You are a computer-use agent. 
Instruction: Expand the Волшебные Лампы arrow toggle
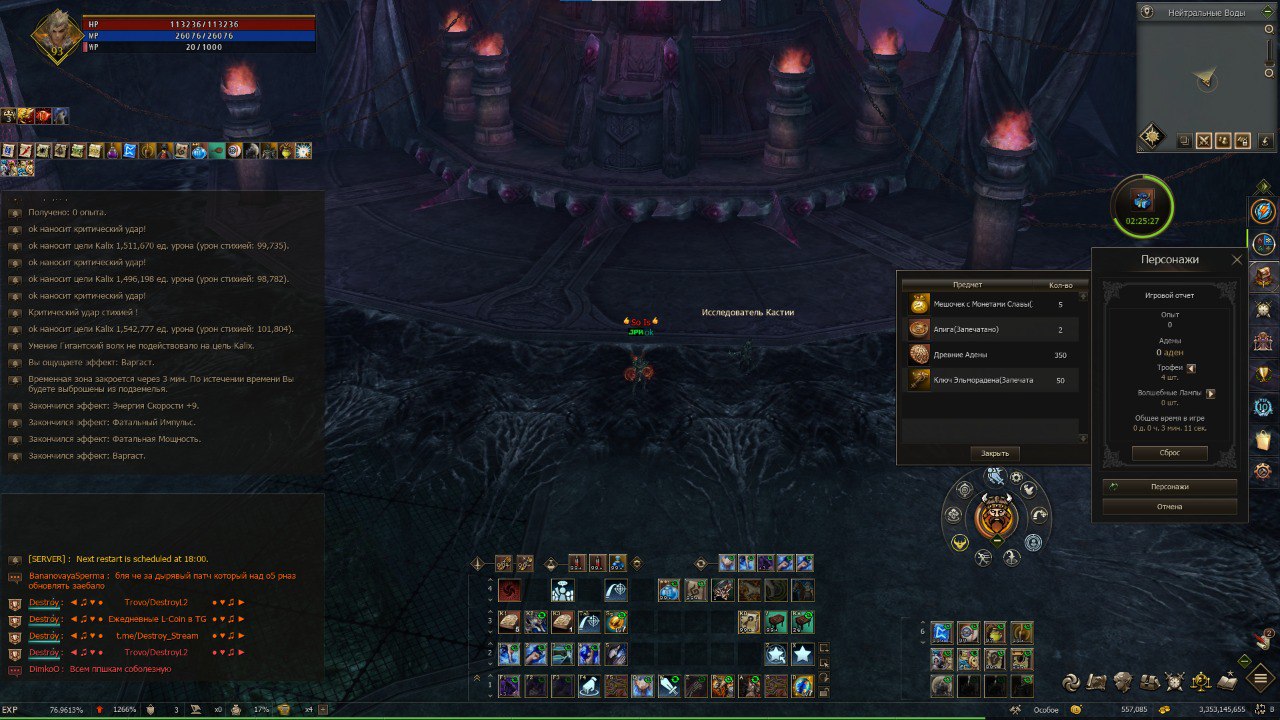tap(1211, 393)
